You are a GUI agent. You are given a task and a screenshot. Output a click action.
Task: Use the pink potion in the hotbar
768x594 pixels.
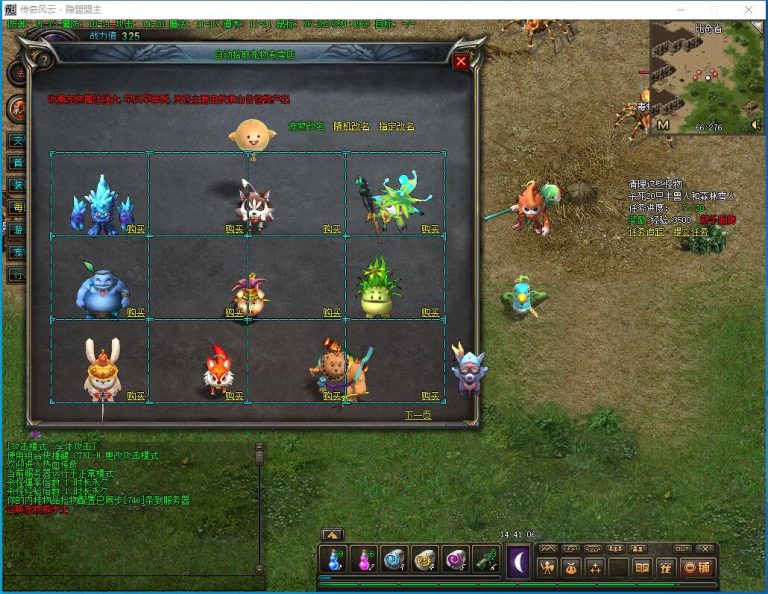tap(364, 561)
